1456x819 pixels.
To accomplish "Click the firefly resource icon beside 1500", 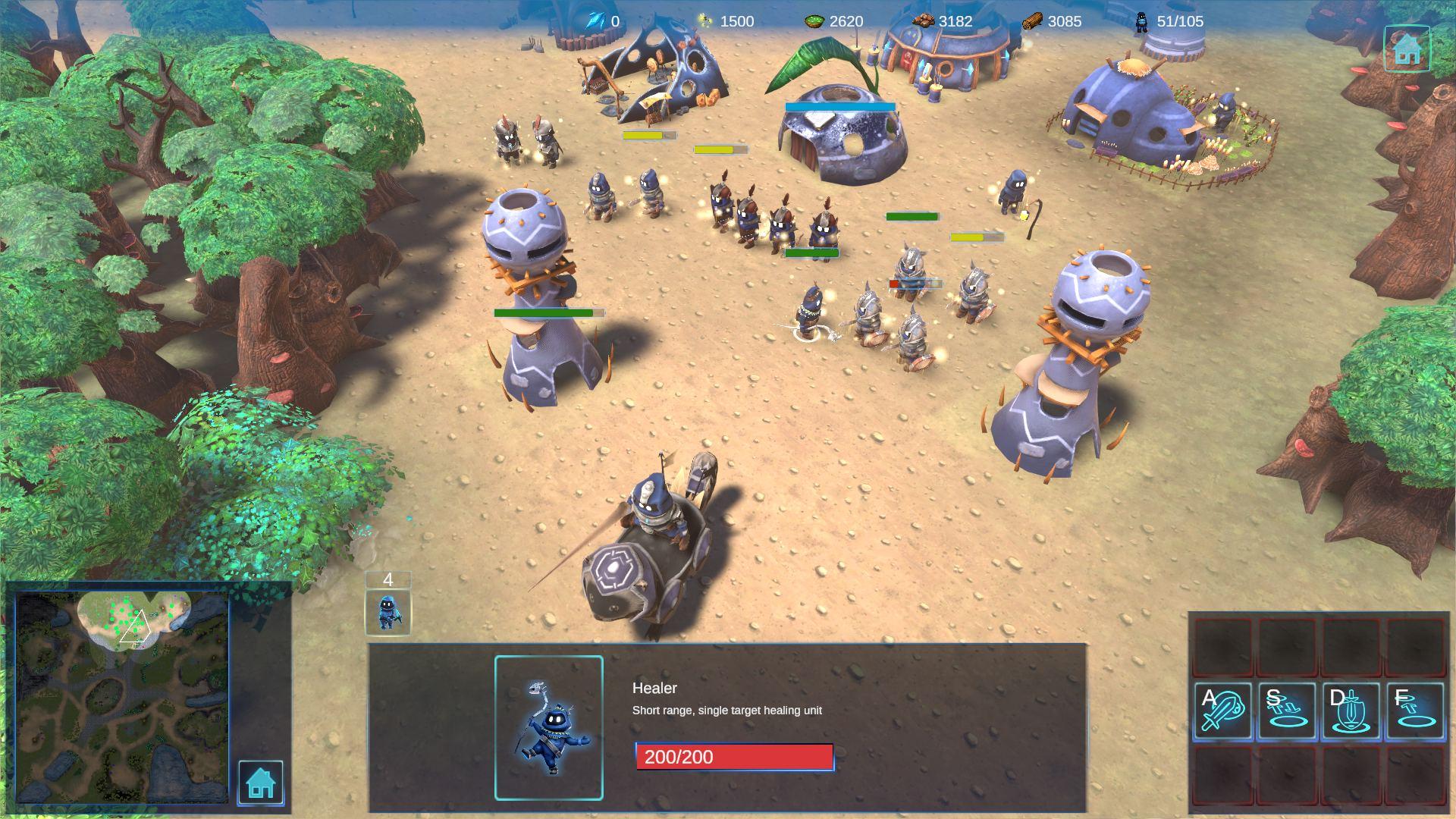I will [705, 21].
